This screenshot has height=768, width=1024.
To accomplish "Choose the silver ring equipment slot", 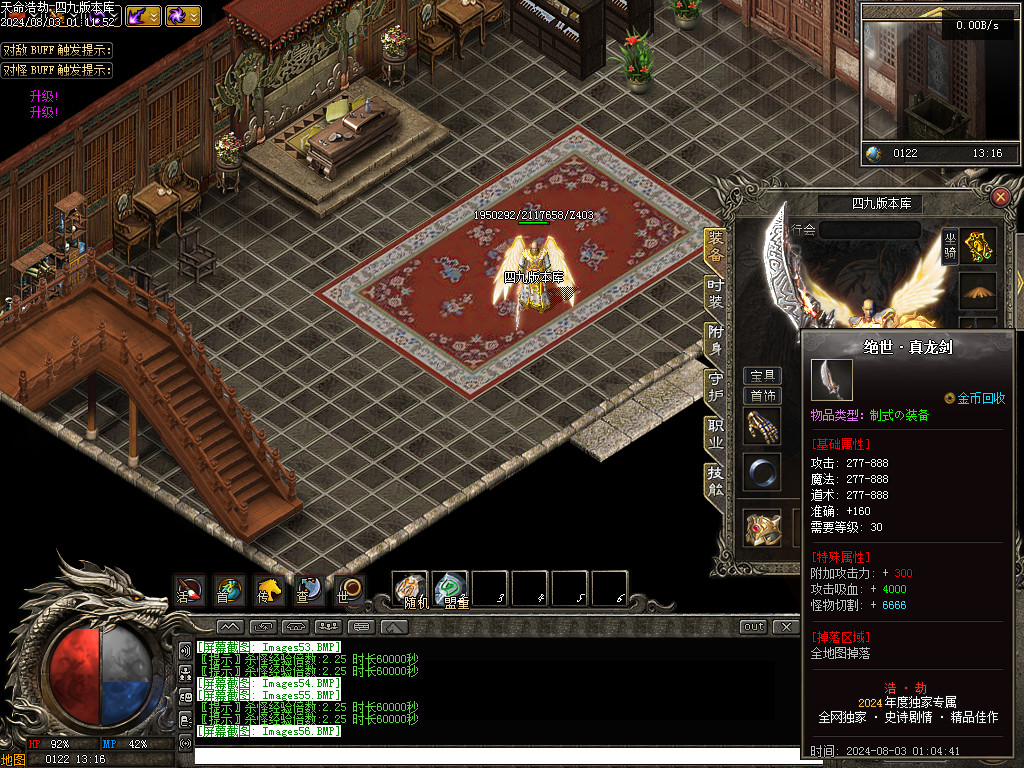I will 762,472.
